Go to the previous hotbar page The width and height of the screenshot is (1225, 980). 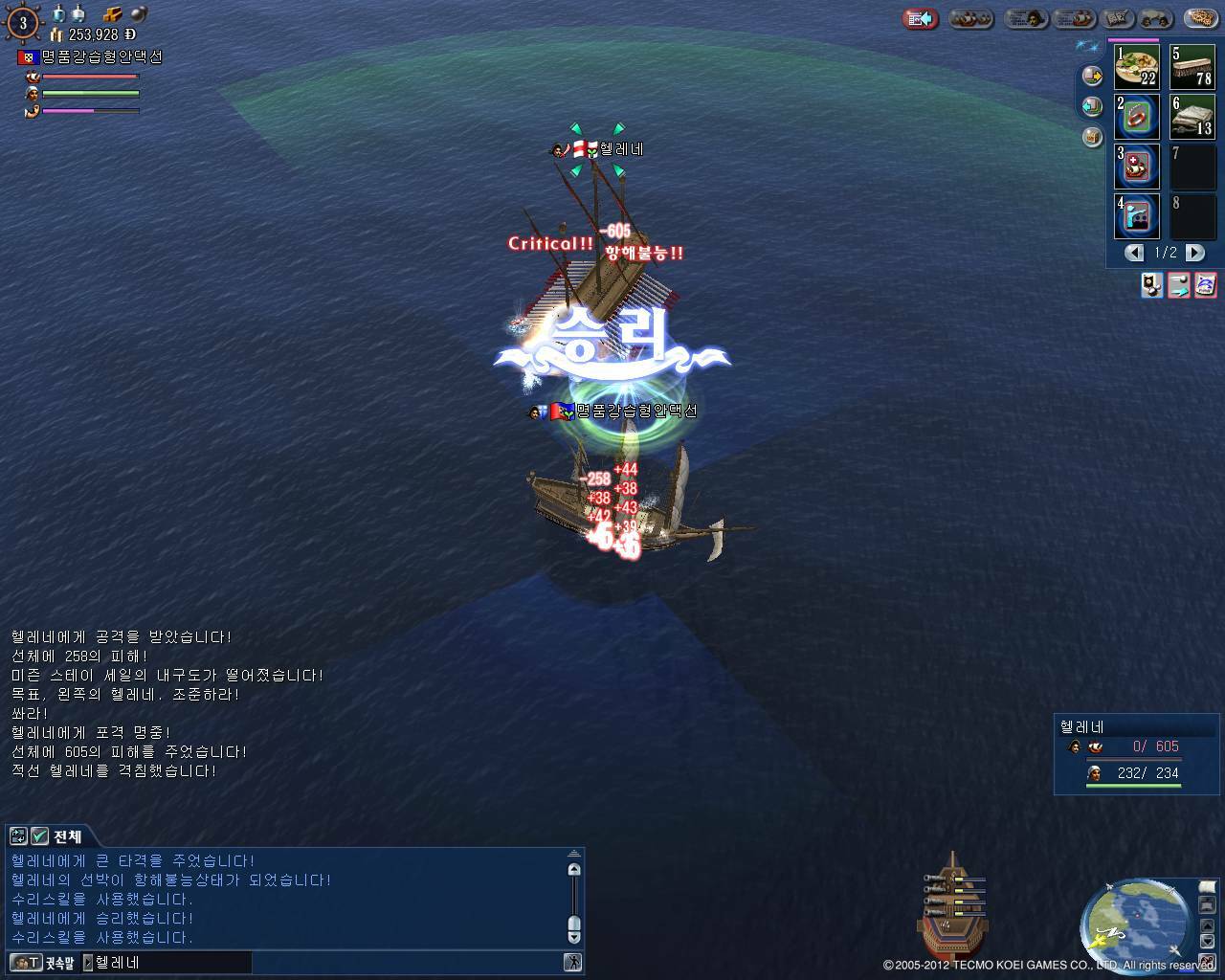[1135, 253]
